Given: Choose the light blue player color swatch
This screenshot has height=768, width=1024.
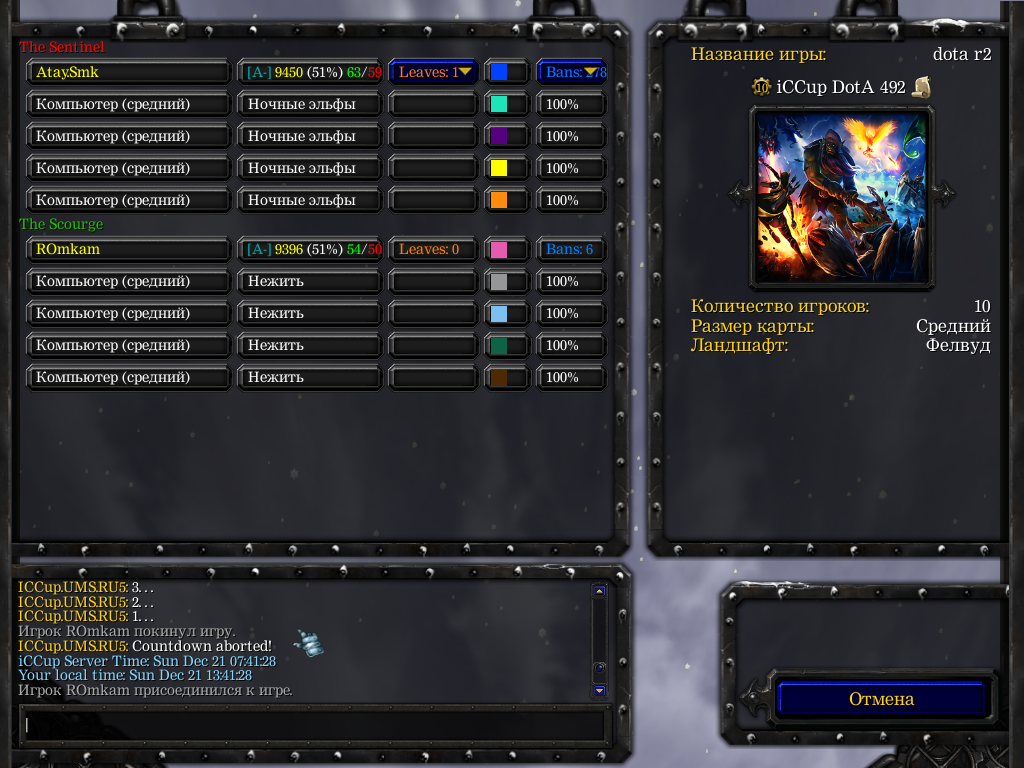Looking at the screenshot, I should point(499,313).
